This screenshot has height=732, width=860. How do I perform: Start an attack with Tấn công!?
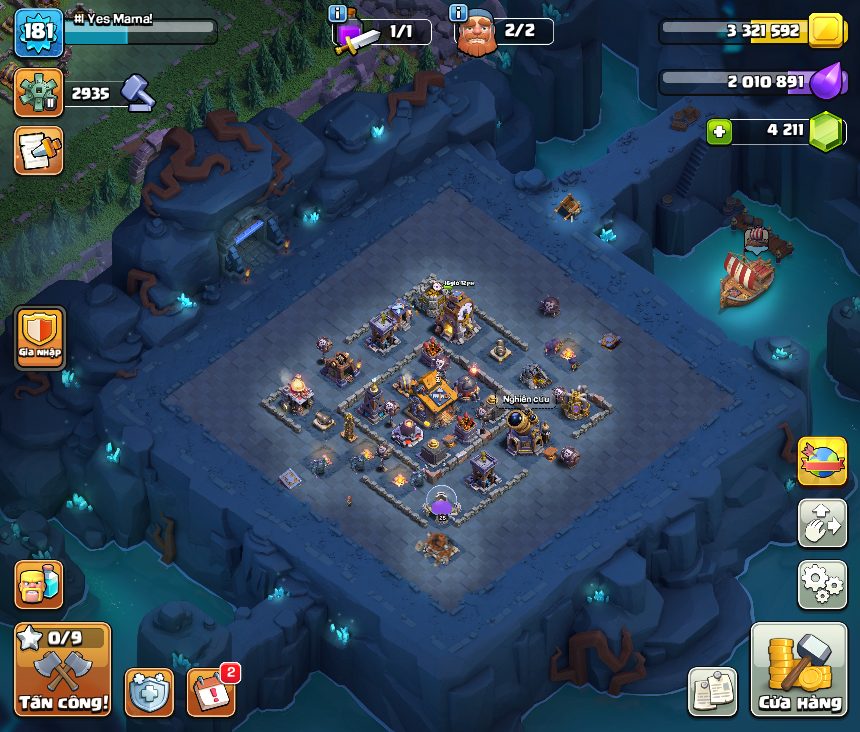[x=63, y=670]
